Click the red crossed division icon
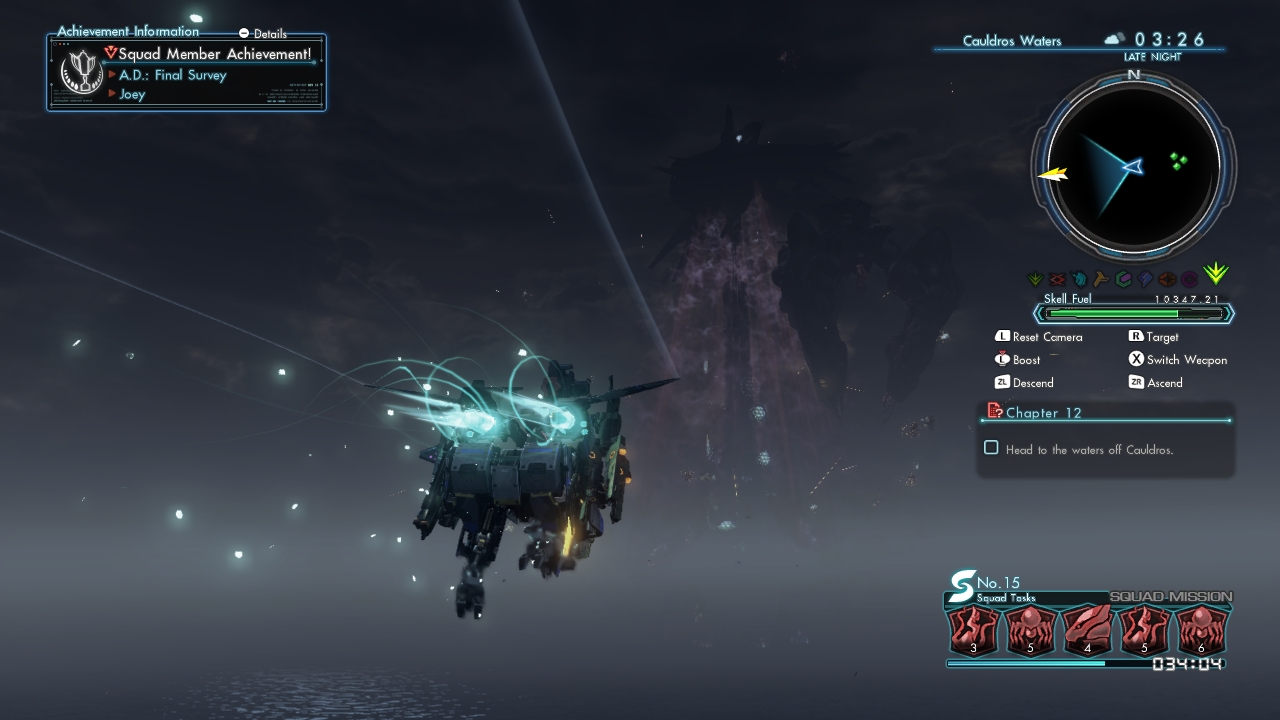This screenshot has width=1280, height=720. 1057,280
